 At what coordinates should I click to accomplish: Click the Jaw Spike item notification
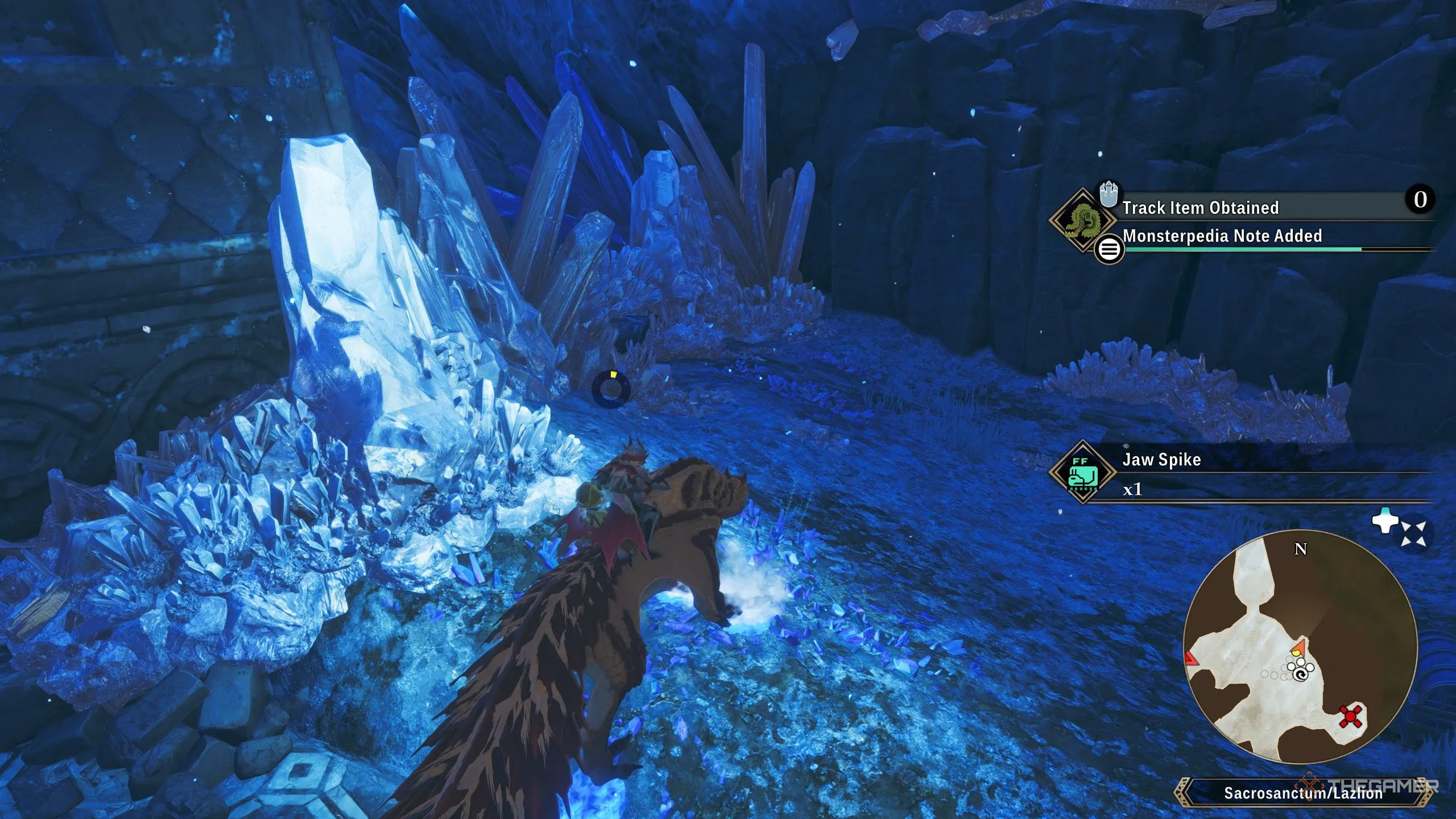tap(1161, 460)
